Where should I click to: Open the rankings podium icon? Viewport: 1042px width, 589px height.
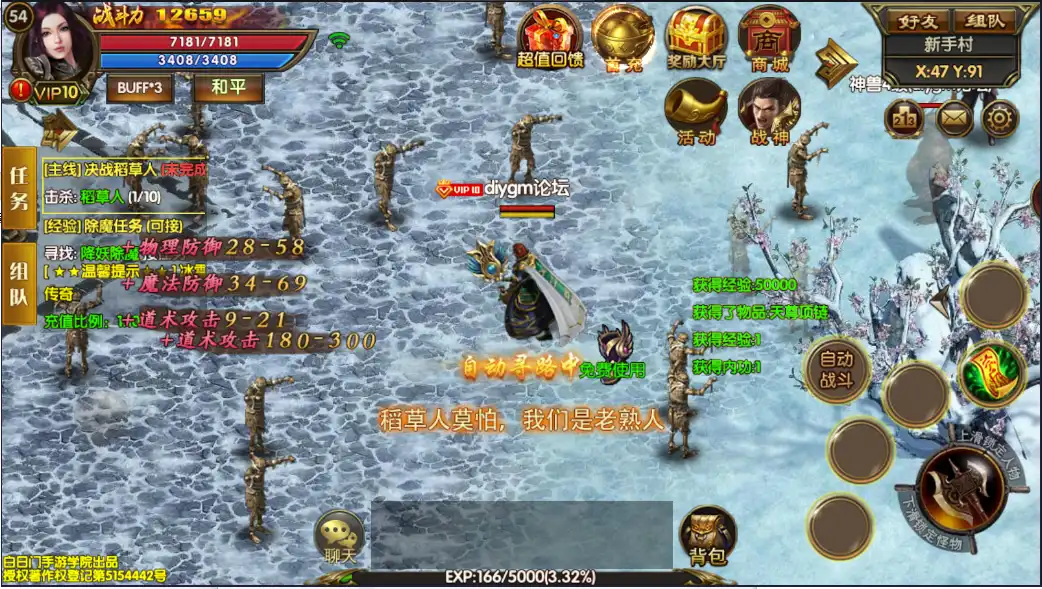pyautogui.click(x=903, y=119)
